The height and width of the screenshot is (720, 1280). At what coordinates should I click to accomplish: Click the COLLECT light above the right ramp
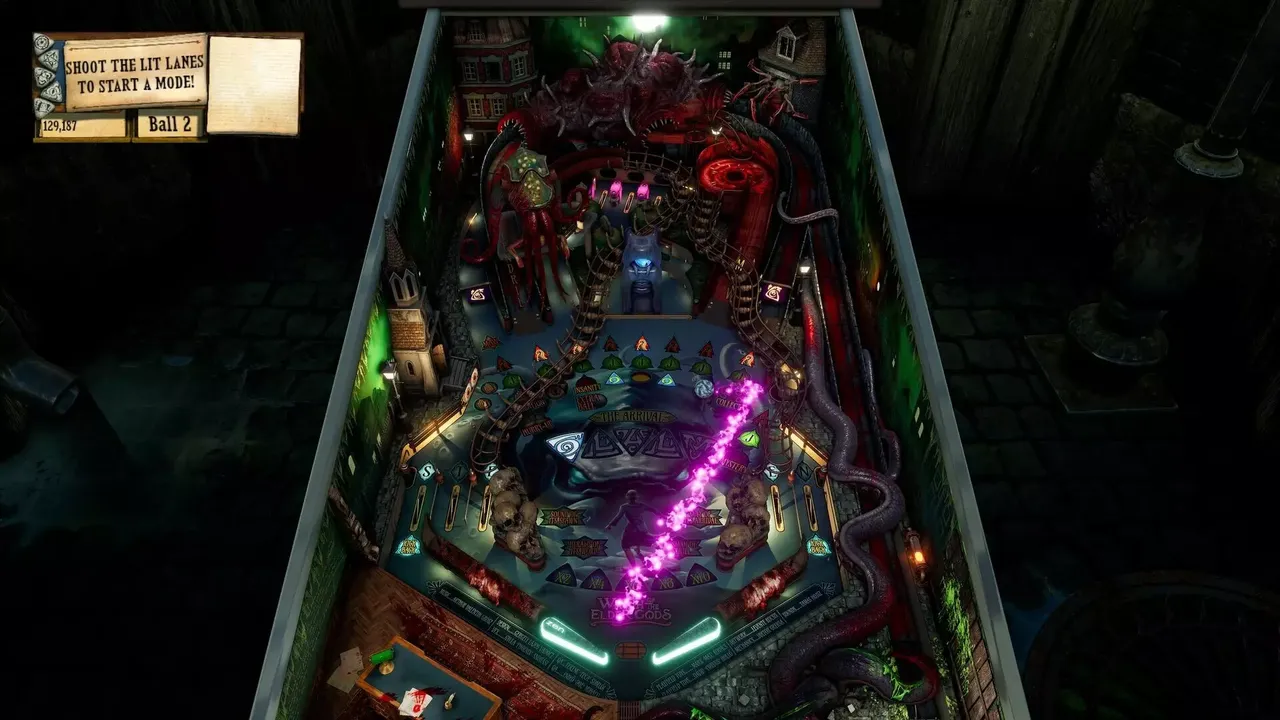tap(729, 403)
